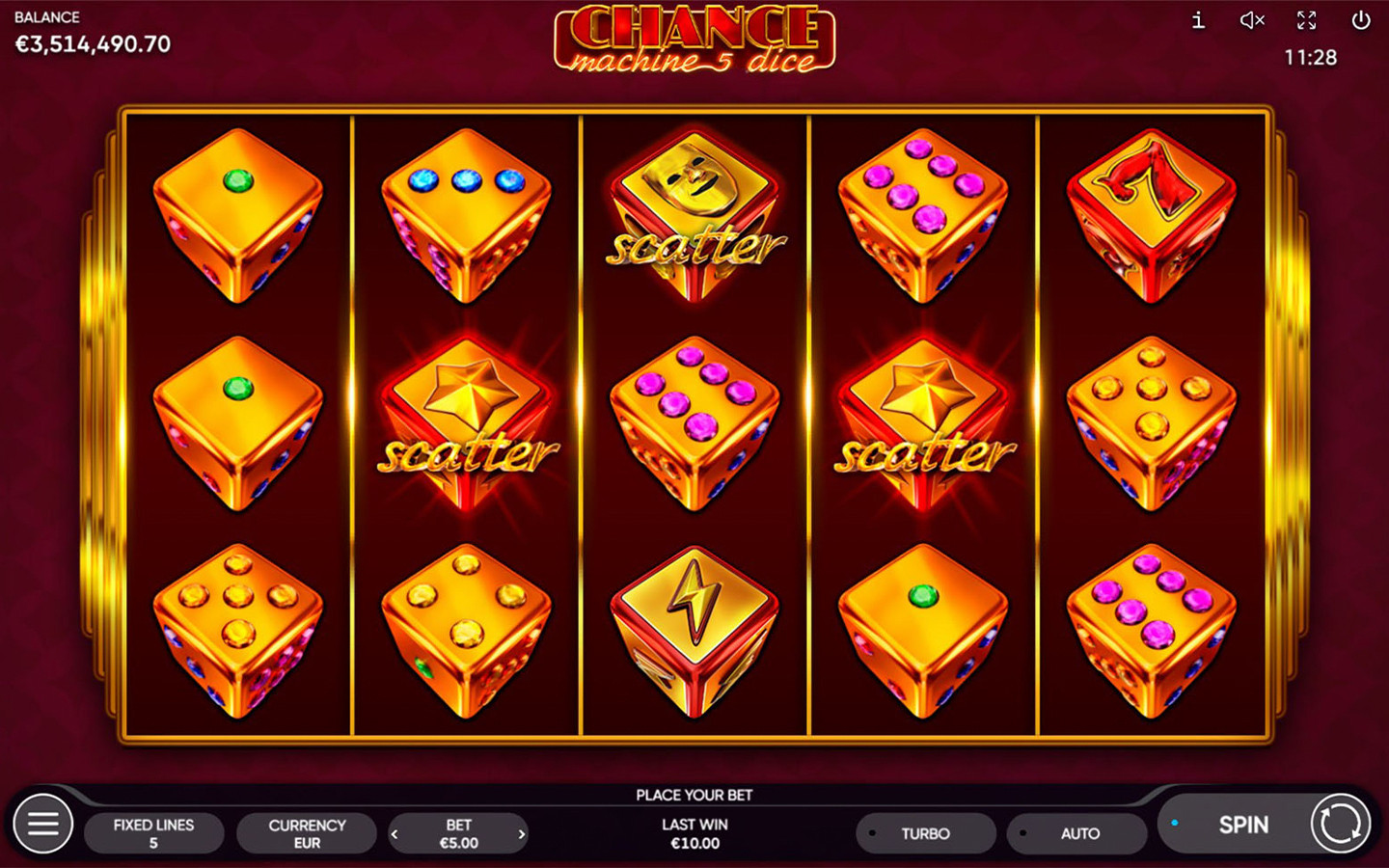Open the Fixed Lines selector
The width and height of the screenshot is (1389, 868).
[154, 833]
